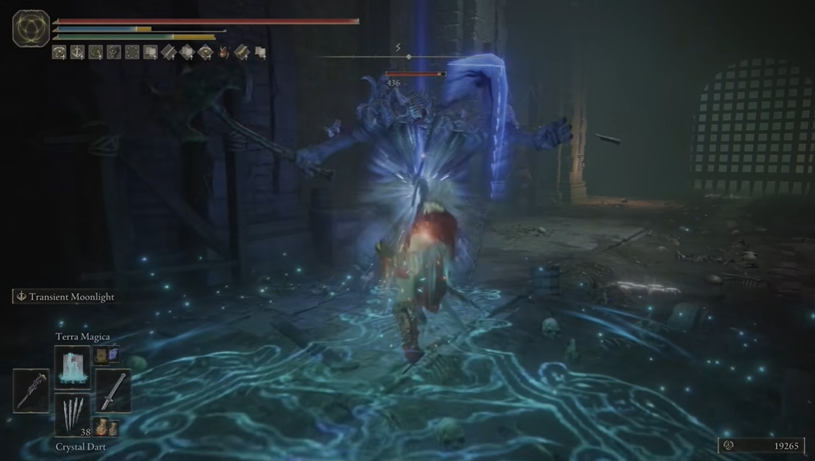Click the circular emblem beside the health bar
The height and width of the screenshot is (461, 815).
coord(30,28)
